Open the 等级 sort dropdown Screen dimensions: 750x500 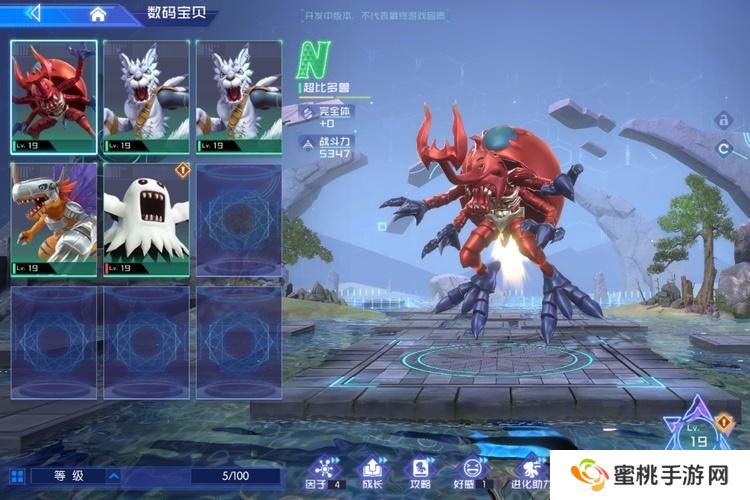click(113, 476)
